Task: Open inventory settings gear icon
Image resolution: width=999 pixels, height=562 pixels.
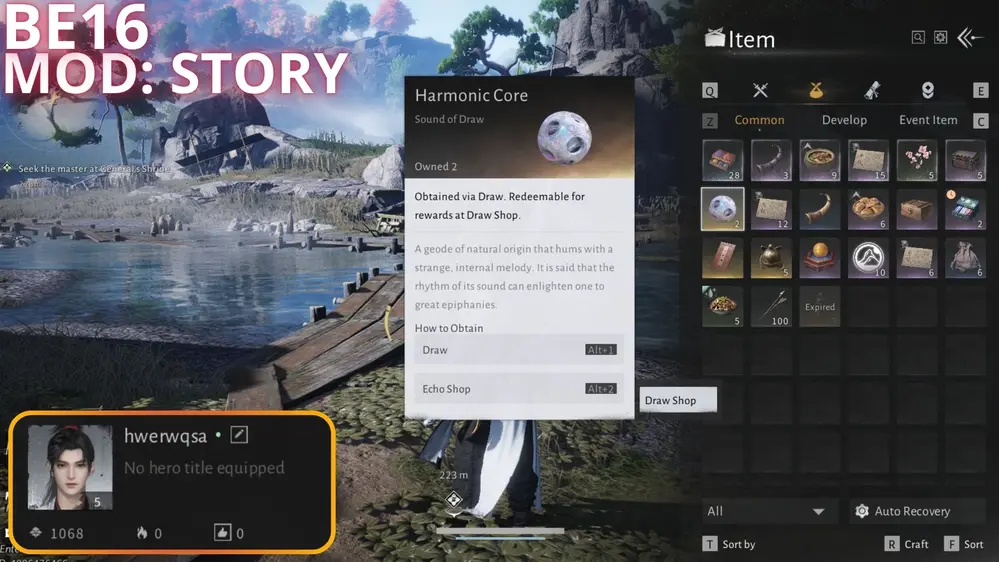Action: 940,38
